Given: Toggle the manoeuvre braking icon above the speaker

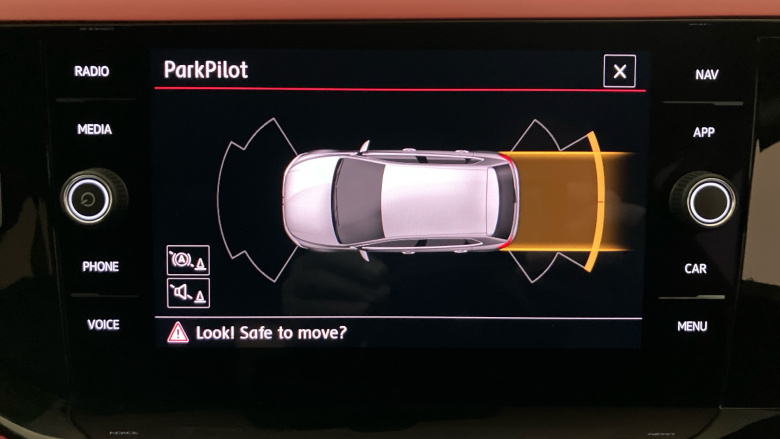Looking at the screenshot, I should (x=188, y=260).
